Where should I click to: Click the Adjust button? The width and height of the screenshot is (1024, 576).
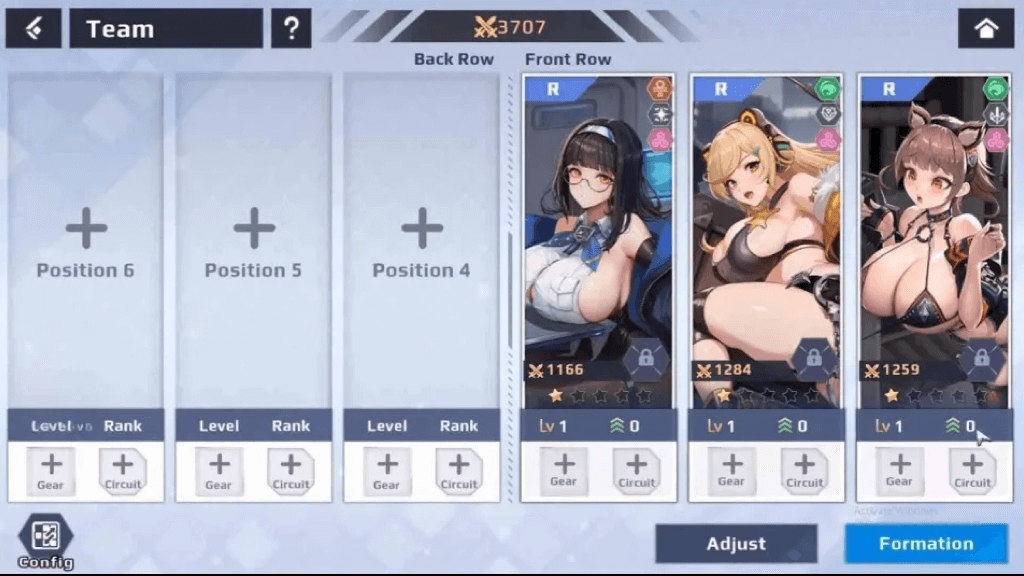click(x=736, y=544)
